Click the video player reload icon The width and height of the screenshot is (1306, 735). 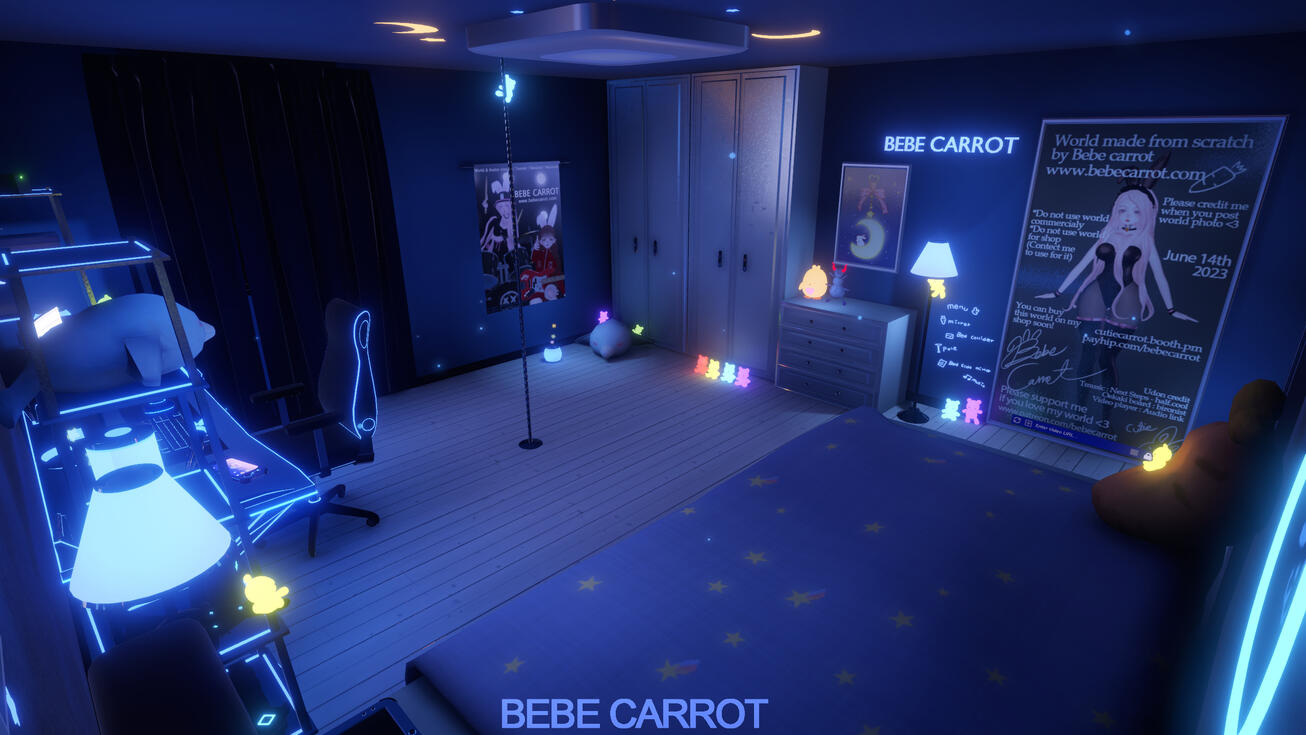click(x=1017, y=420)
